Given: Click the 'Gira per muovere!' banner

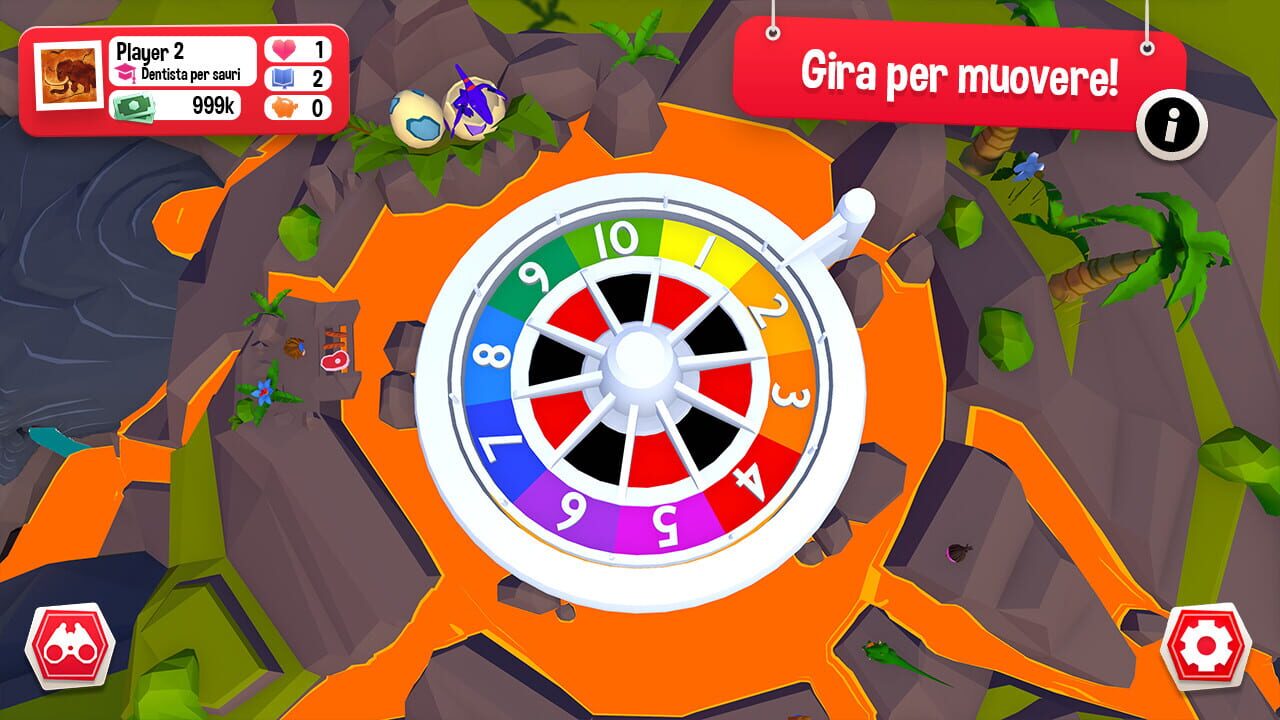Looking at the screenshot, I should tap(960, 73).
